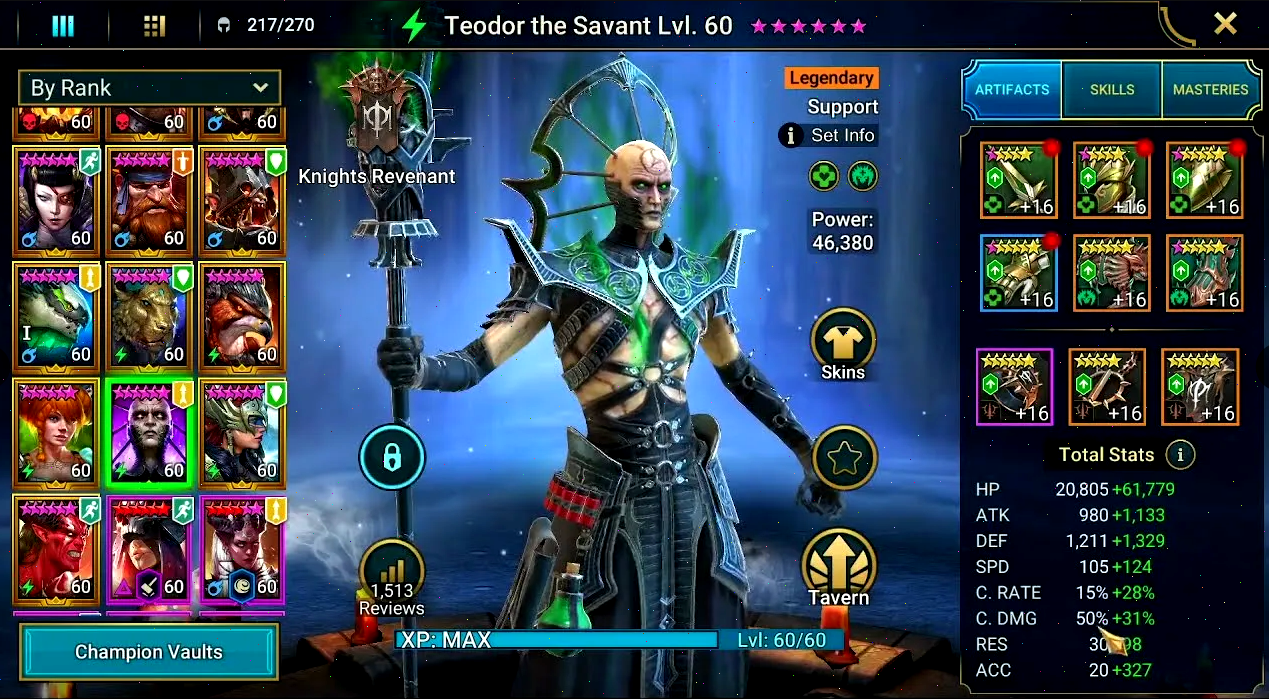1269x699 pixels.
Task: Click the star favorite button
Action: click(844, 458)
